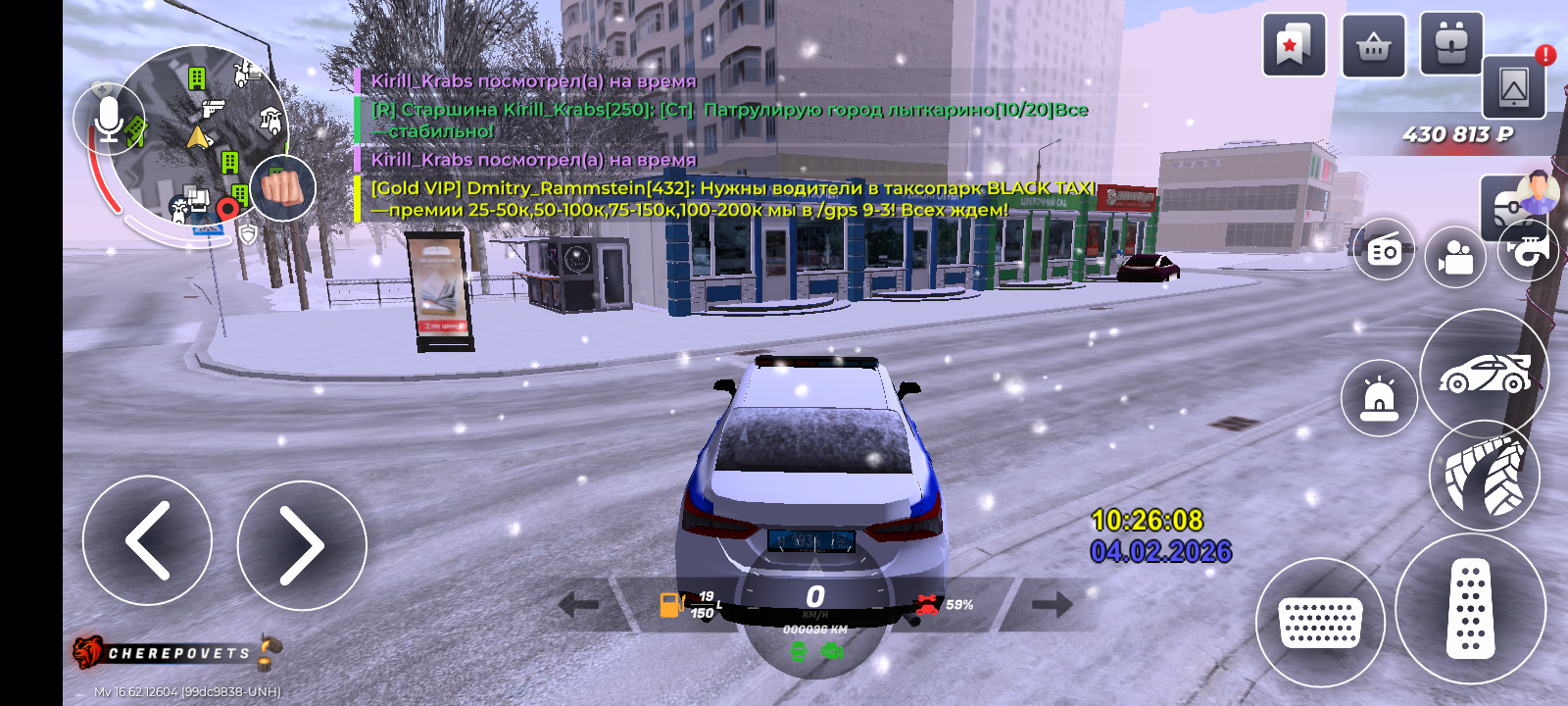1568x706 pixels.
Task: Tap the fist weapon selector icon
Action: pos(283,187)
